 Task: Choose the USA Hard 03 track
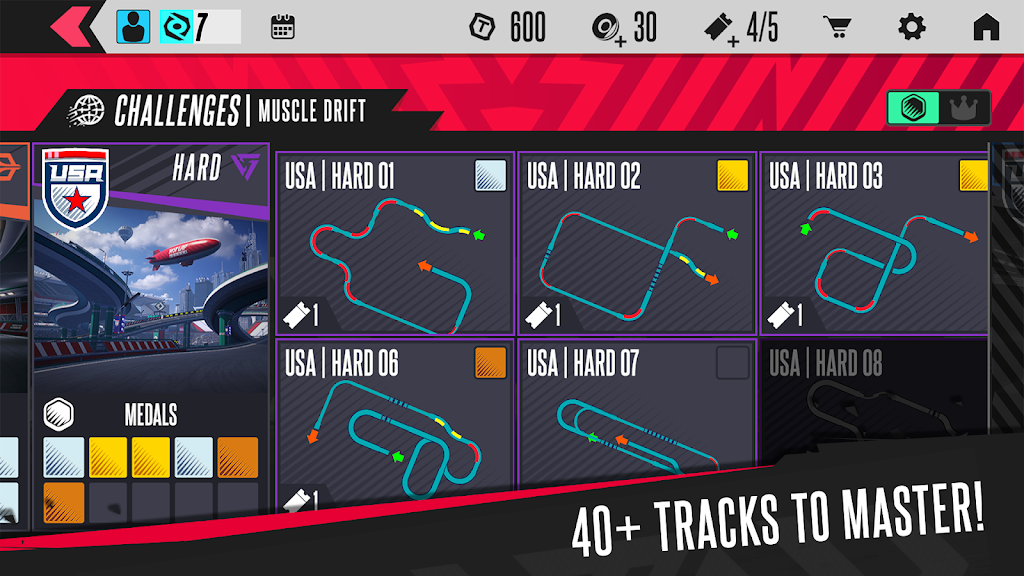[x=875, y=243]
